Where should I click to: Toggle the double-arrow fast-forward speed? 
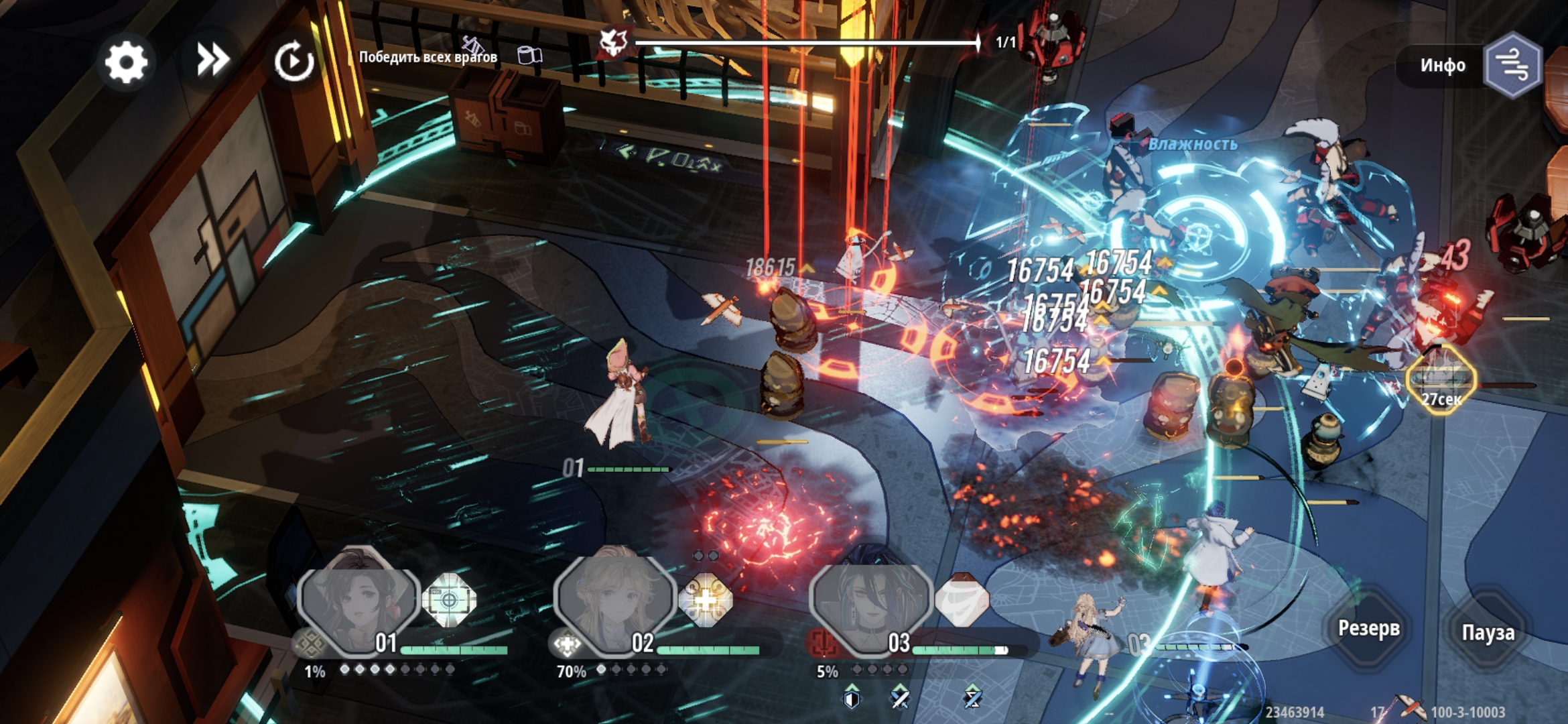[x=212, y=60]
